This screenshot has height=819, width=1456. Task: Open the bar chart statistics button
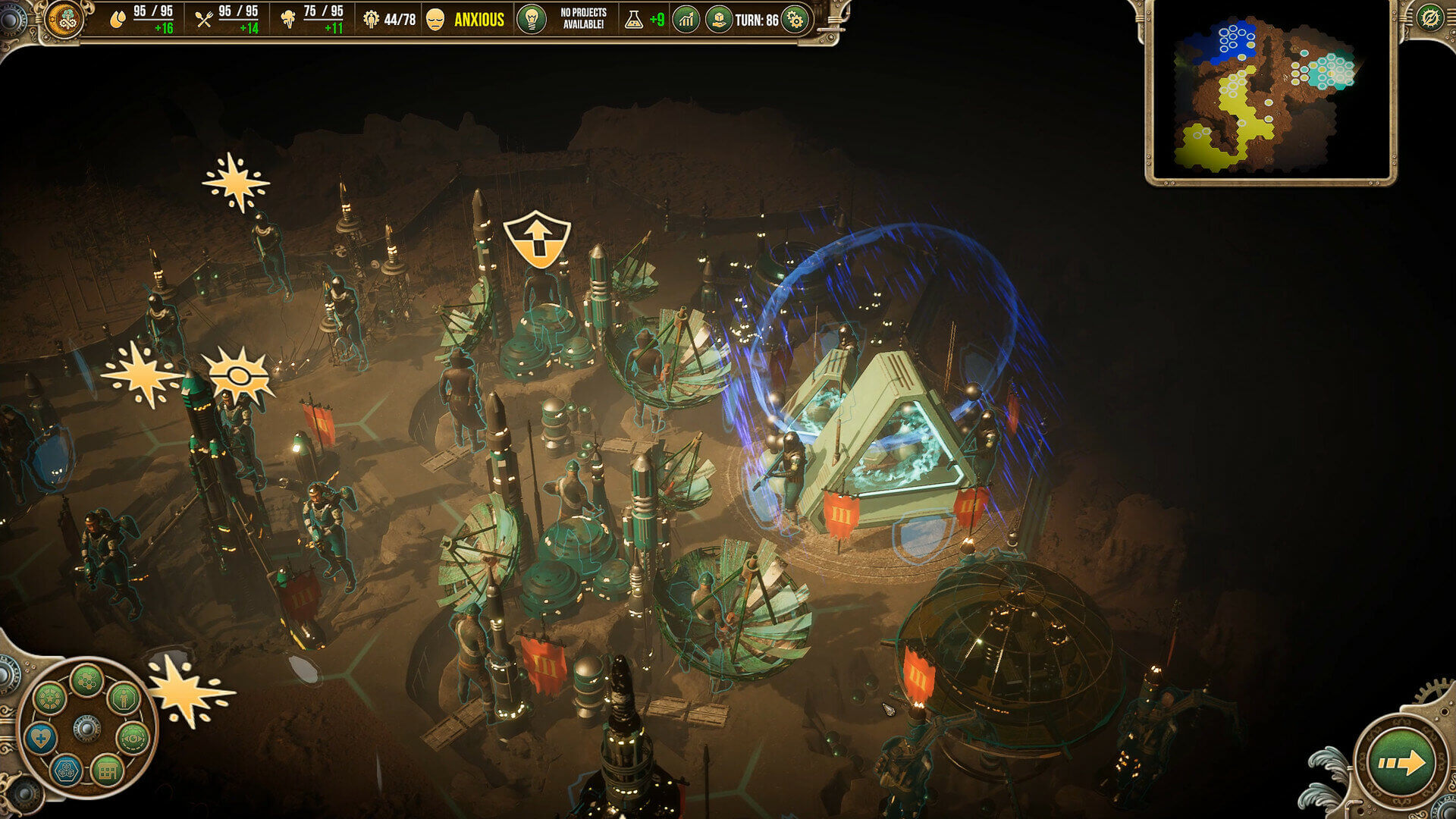pyautogui.click(x=686, y=20)
